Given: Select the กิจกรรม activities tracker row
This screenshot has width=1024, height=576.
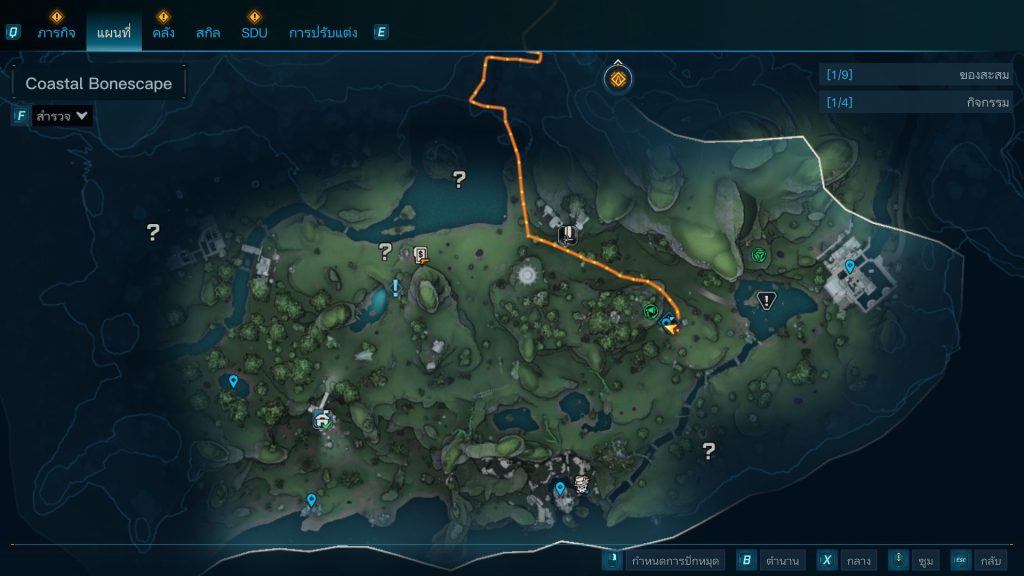Looking at the screenshot, I should pos(915,102).
